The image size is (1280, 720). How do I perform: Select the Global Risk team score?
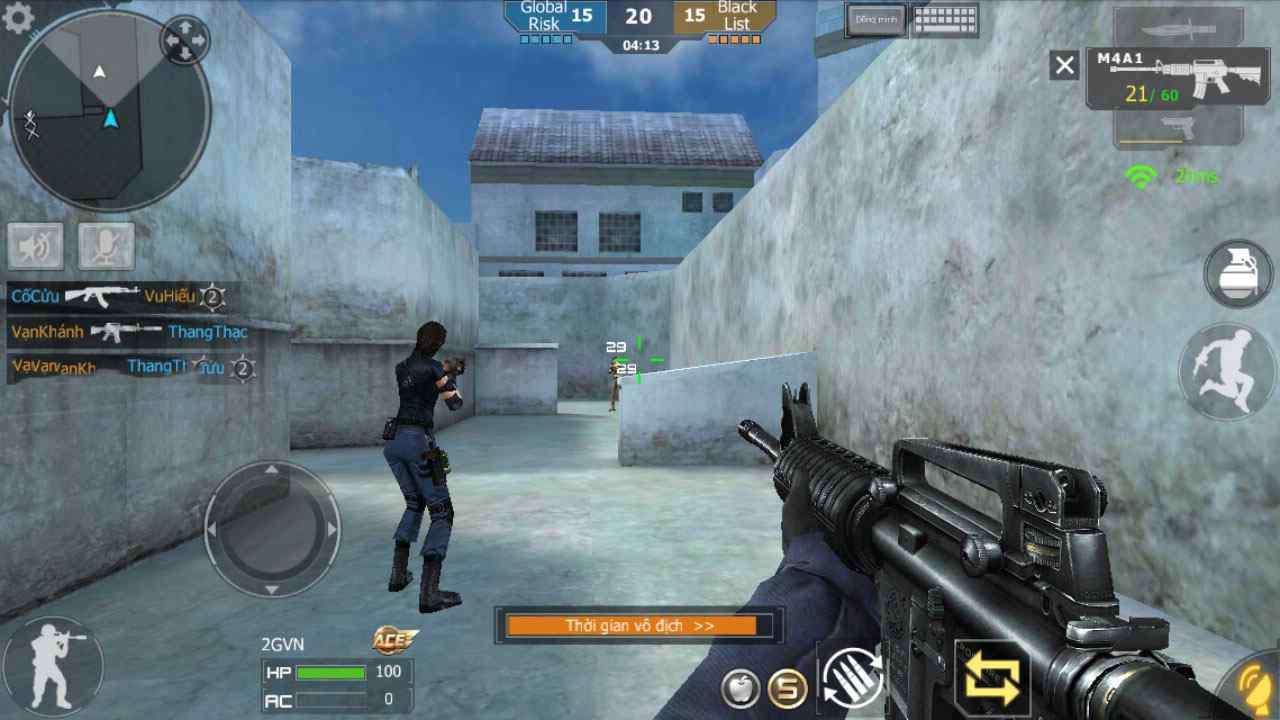coord(545,16)
